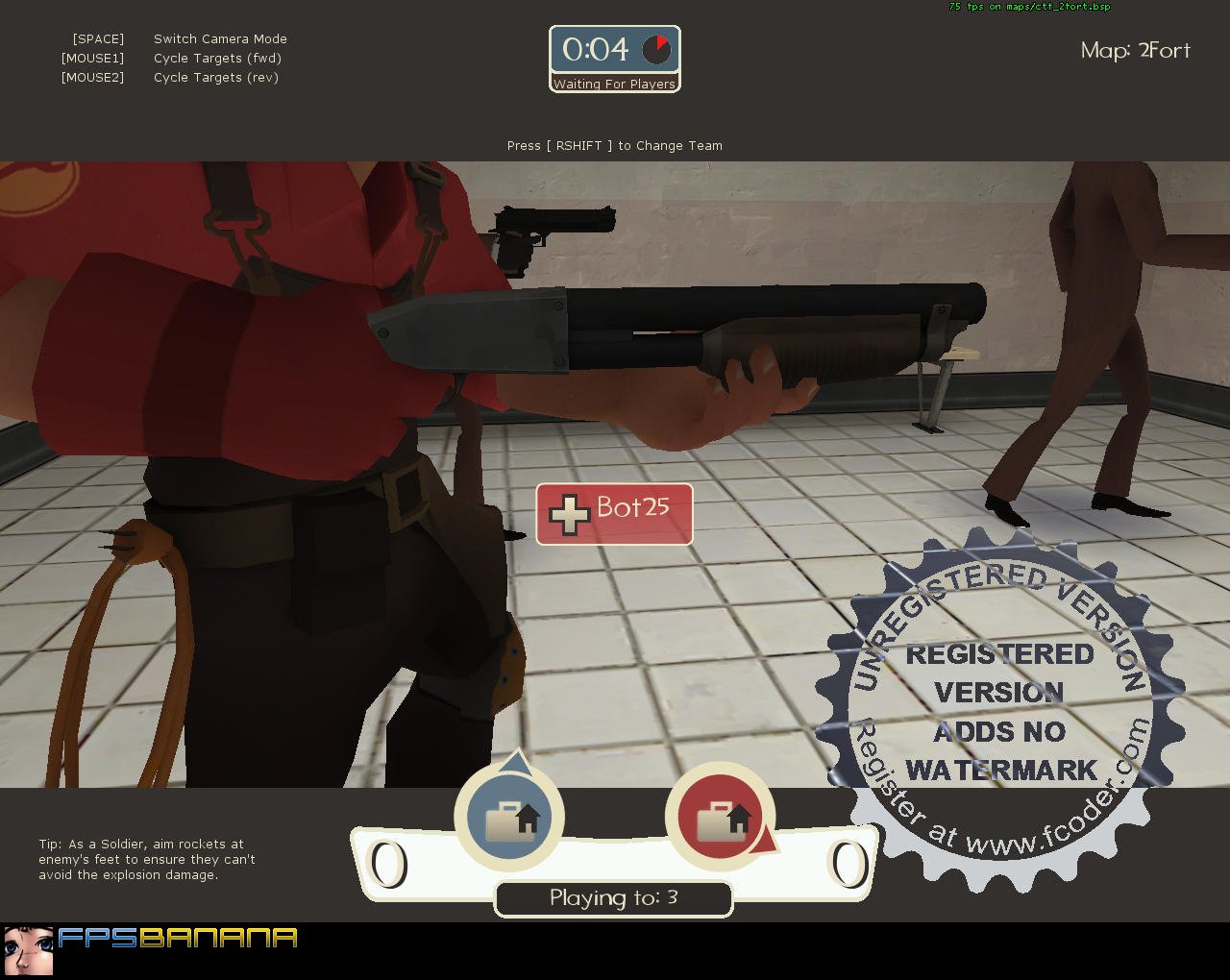Click the Cycle Targets (fwd) binding entry
This screenshot has width=1230, height=980.
(x=217, y=58)
